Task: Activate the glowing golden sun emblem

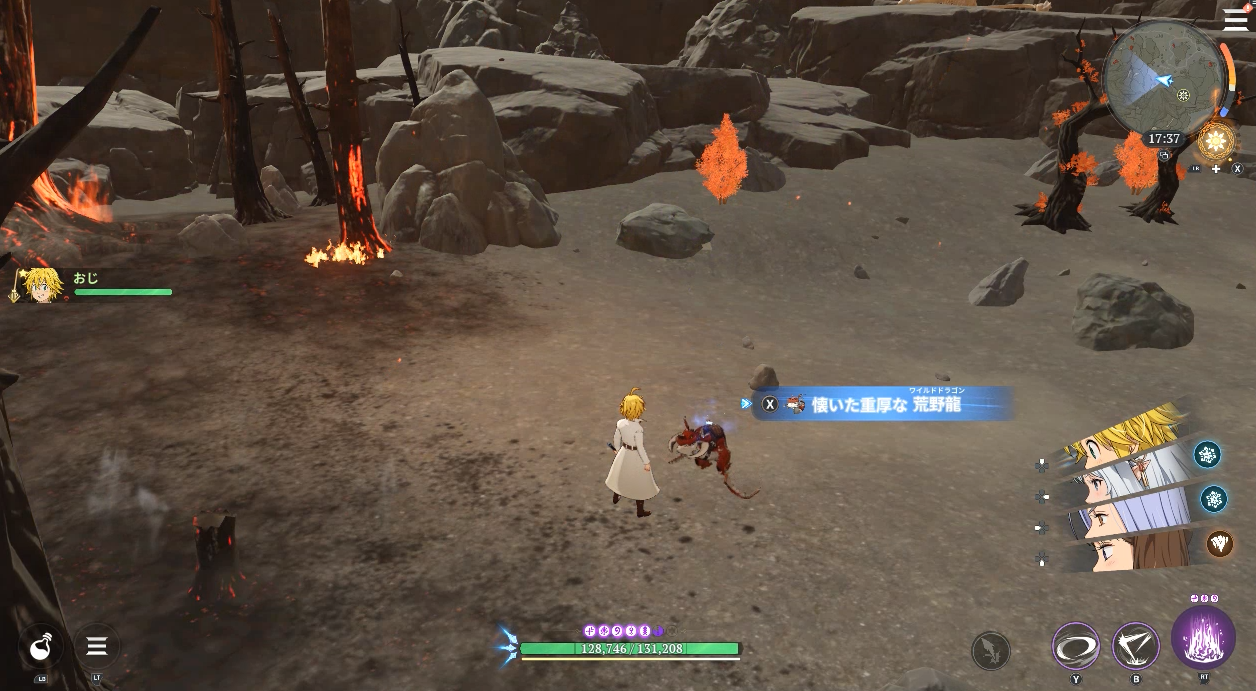Action: click(x=1216, y=141)
